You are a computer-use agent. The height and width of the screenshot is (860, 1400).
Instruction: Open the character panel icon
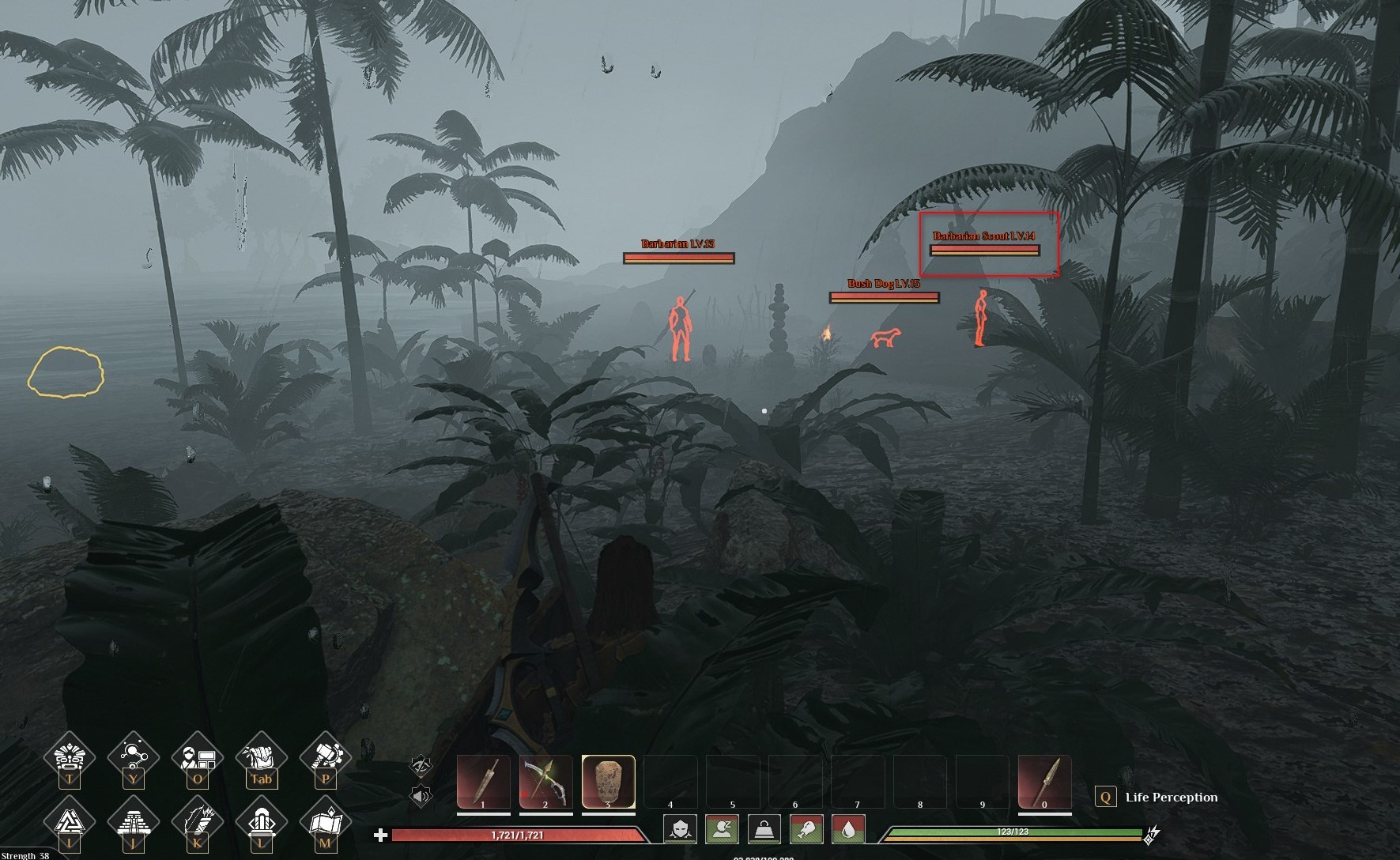[x=197, y=757]
